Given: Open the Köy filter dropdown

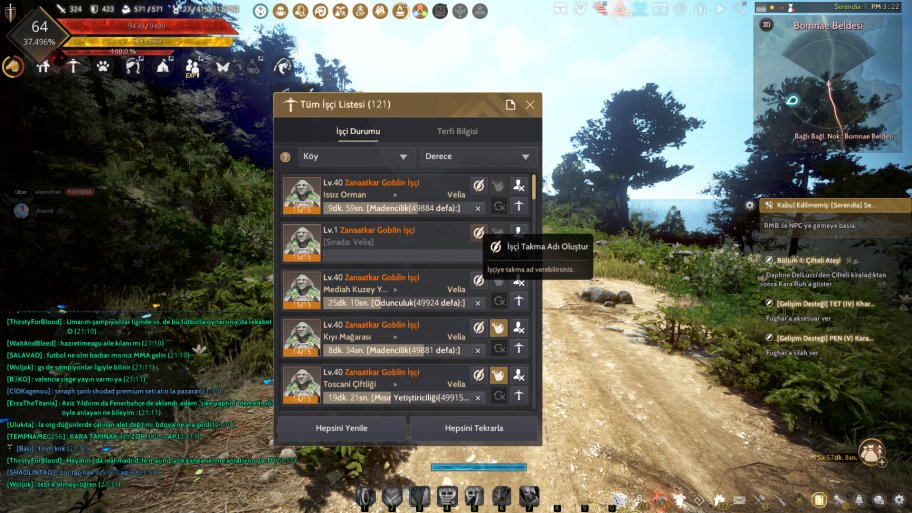Looking at the screenshot, I should pos(357,157).
